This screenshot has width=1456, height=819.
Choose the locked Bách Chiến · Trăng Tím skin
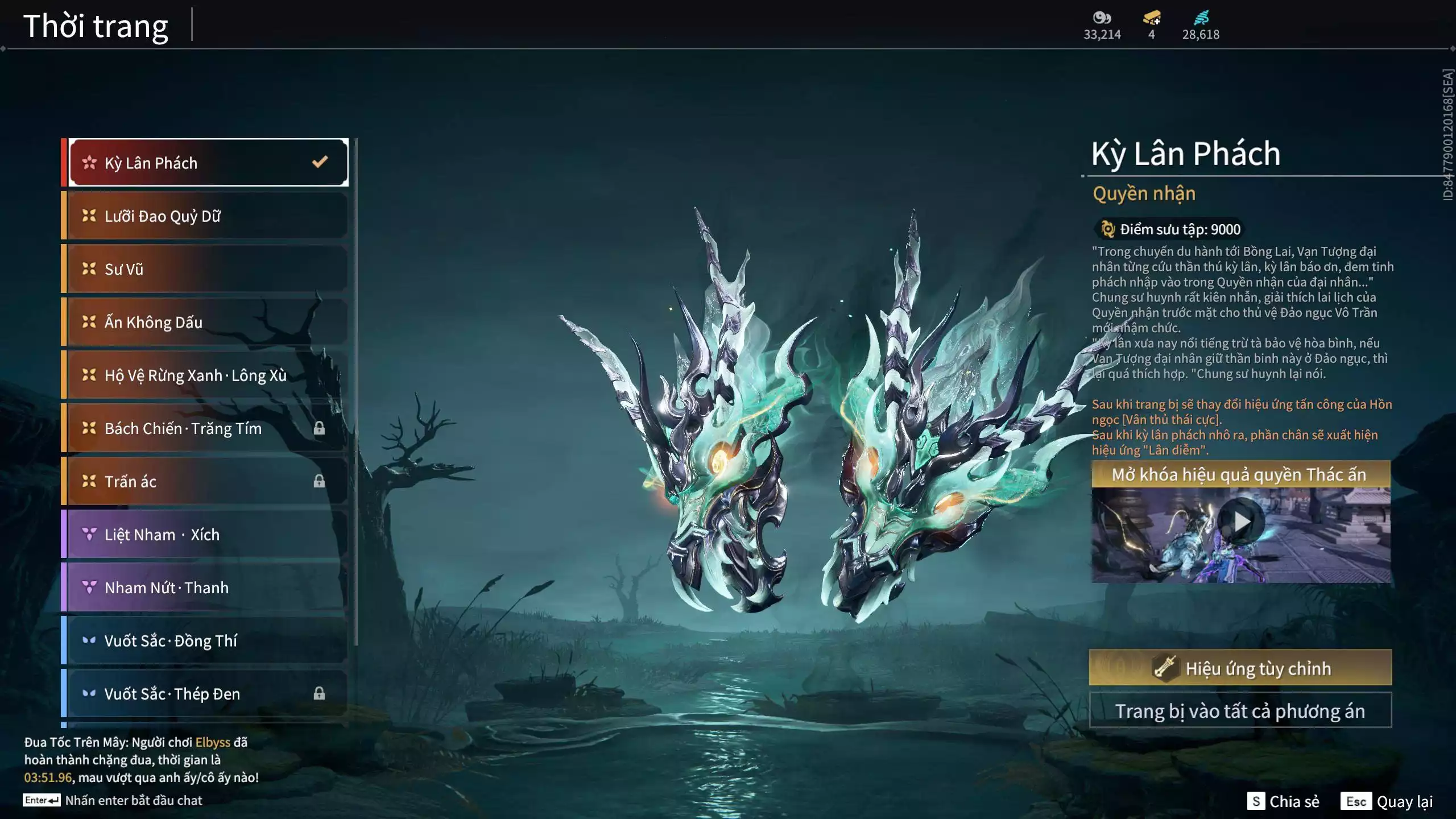click(208, 428)
